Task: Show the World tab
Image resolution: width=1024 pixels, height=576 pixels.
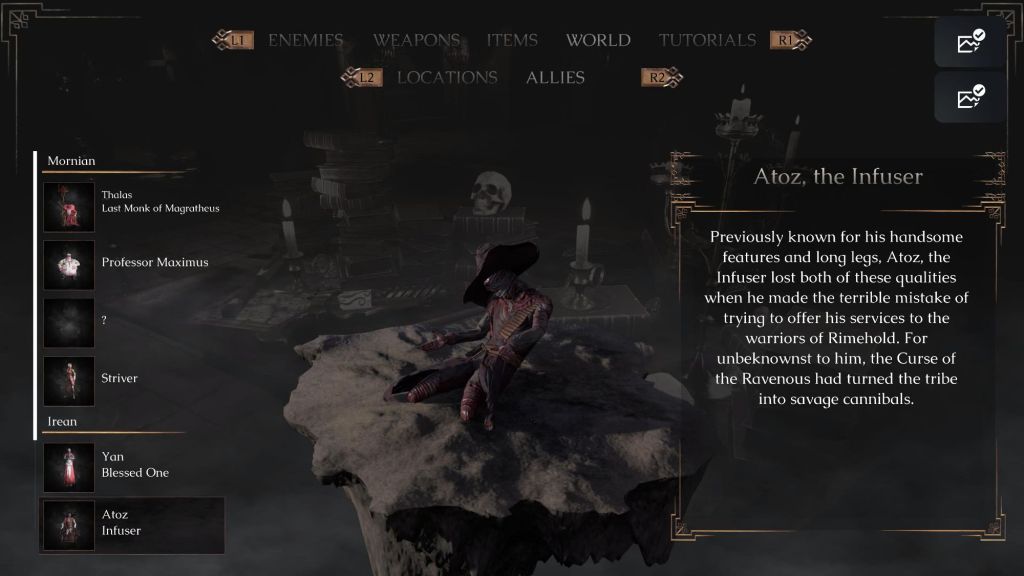Action: pyautogui.click(x=598, y=41)
